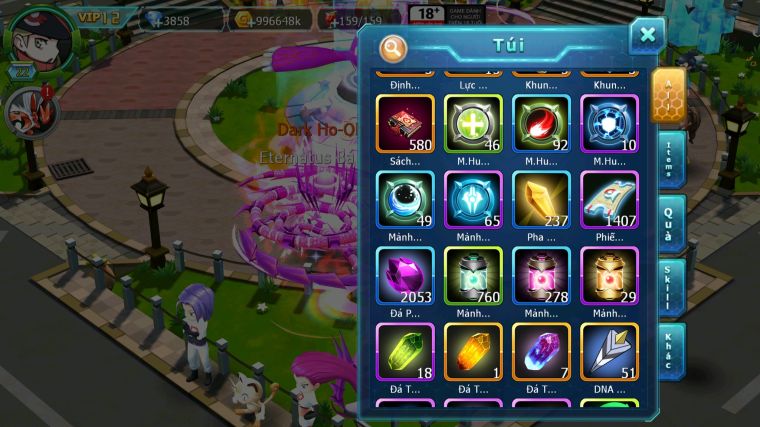760x427 pixels.
Task: Pick the red claw orb with 92
Action: [541, 123]
